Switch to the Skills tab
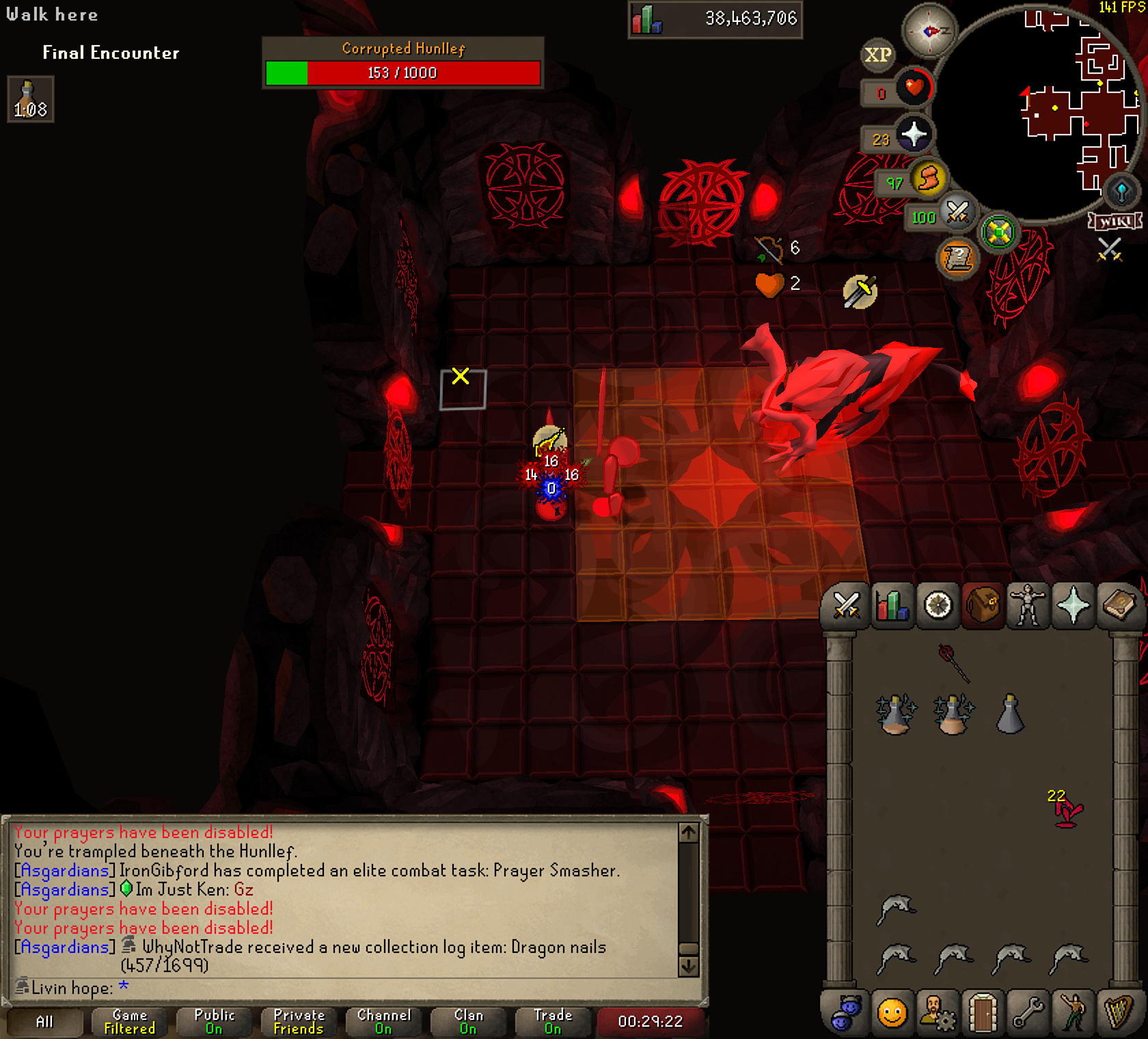 click(892, 606)
